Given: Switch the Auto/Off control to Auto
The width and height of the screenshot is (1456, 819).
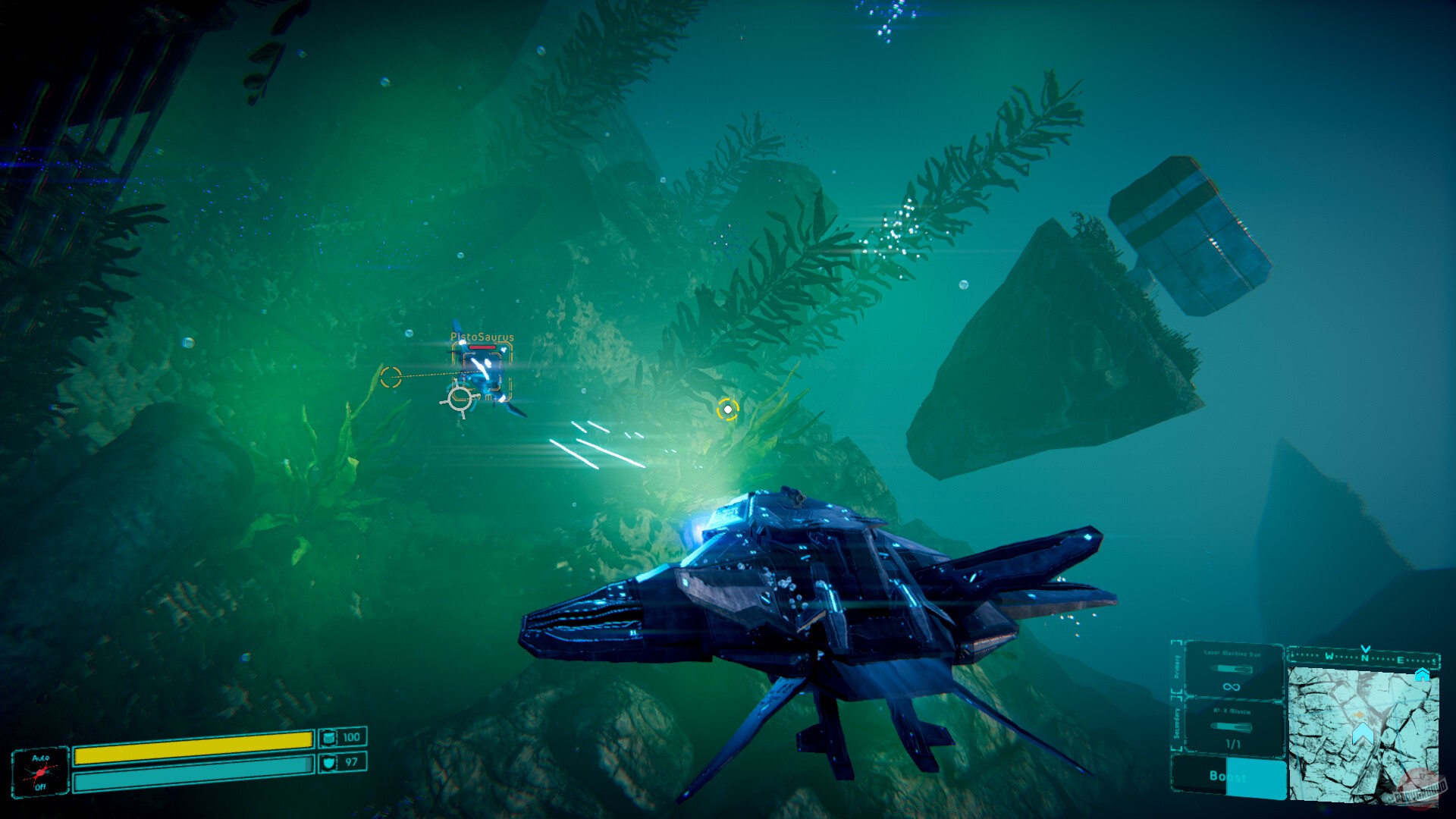Looking at the screenshot, I should coord(40,758).
